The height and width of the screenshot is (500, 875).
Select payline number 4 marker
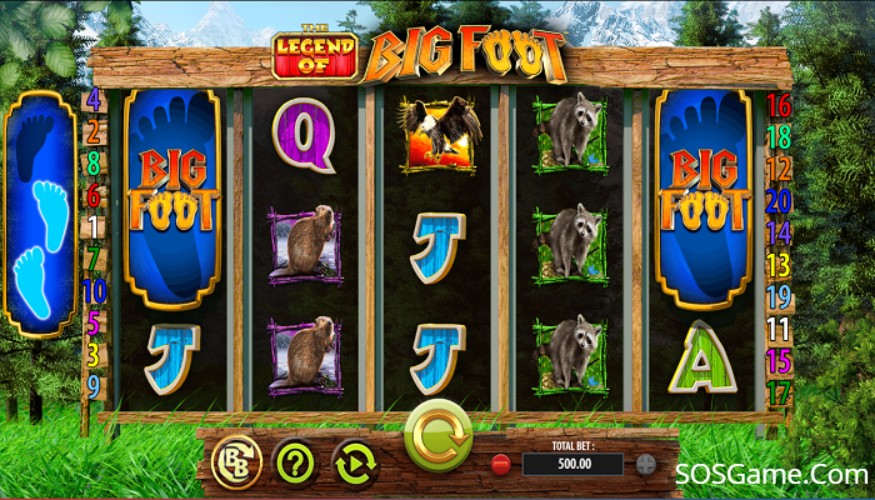(94, 100)
